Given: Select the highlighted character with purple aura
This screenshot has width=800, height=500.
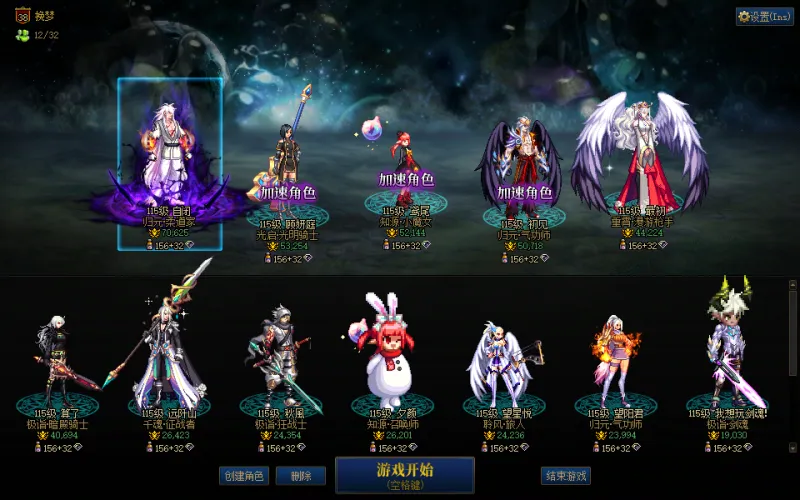Looking at the screenshot, I should tap(168, 160).
